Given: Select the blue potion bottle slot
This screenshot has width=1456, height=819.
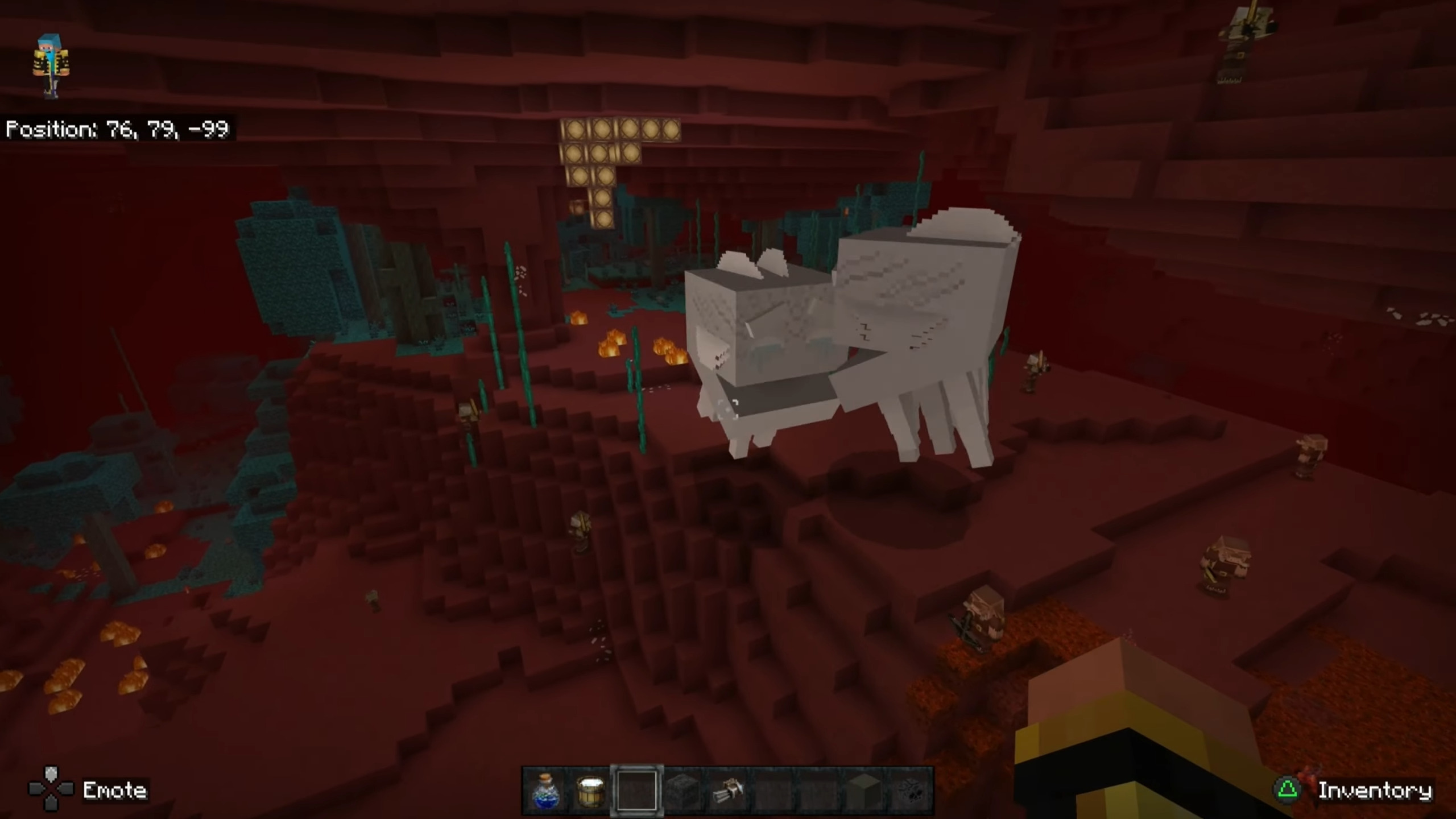Looking at the screenshot, I should point(545,791).
